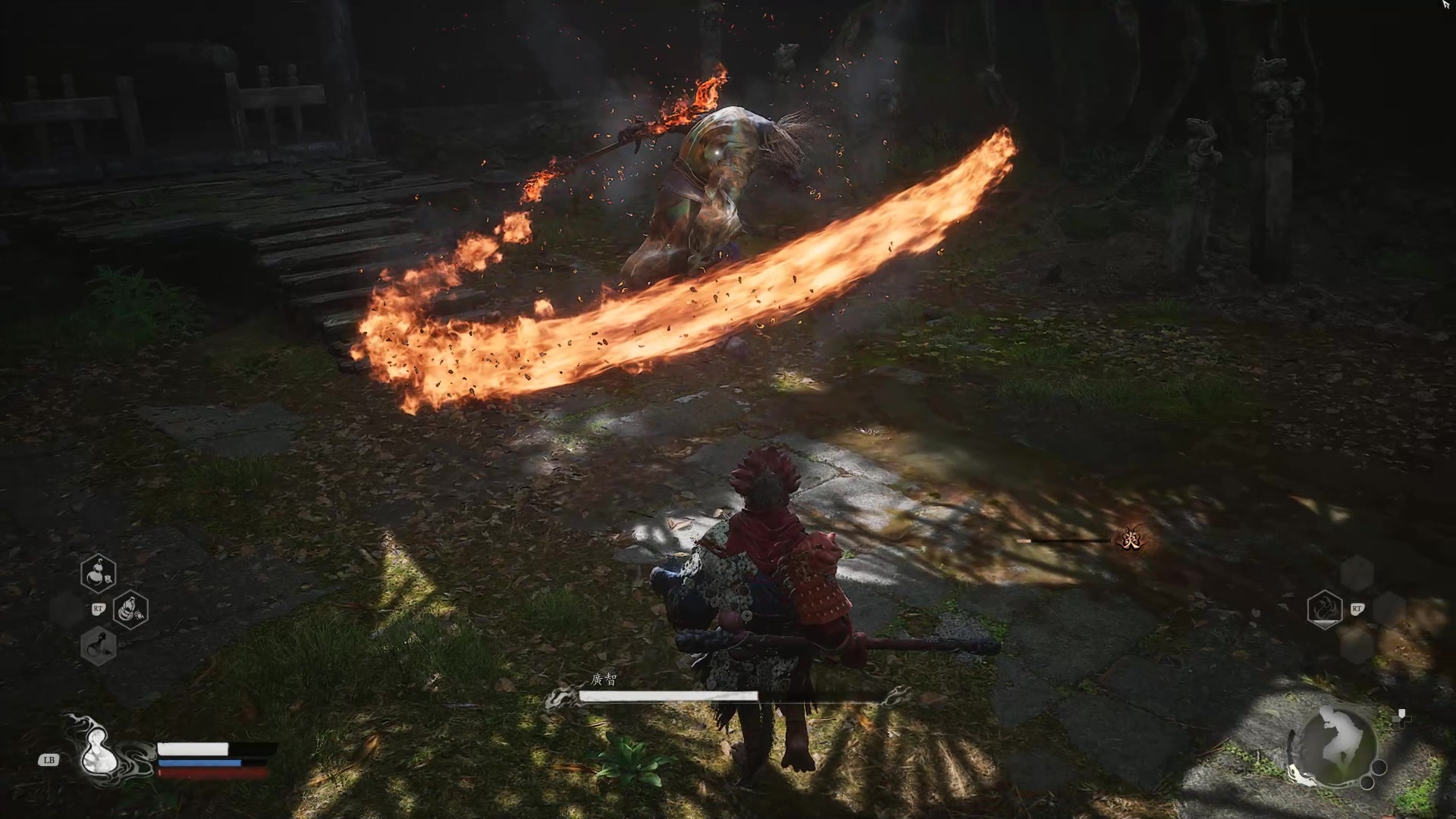Select the dimmed flask item slot

point(98,647)
